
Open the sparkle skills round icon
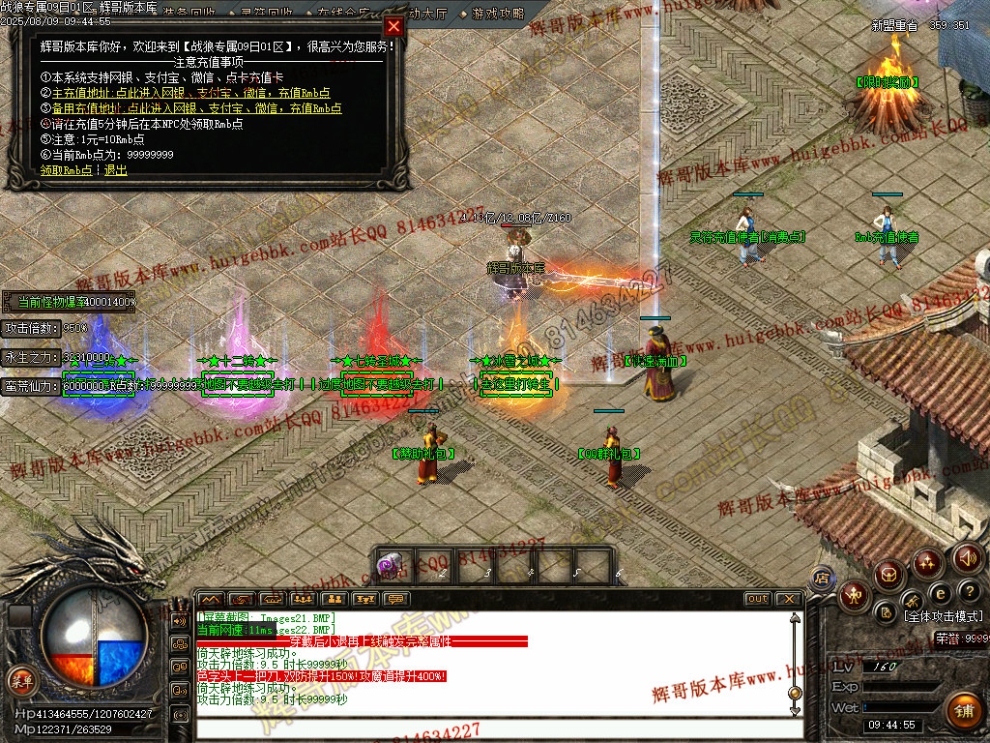click(x=927, y=563)
